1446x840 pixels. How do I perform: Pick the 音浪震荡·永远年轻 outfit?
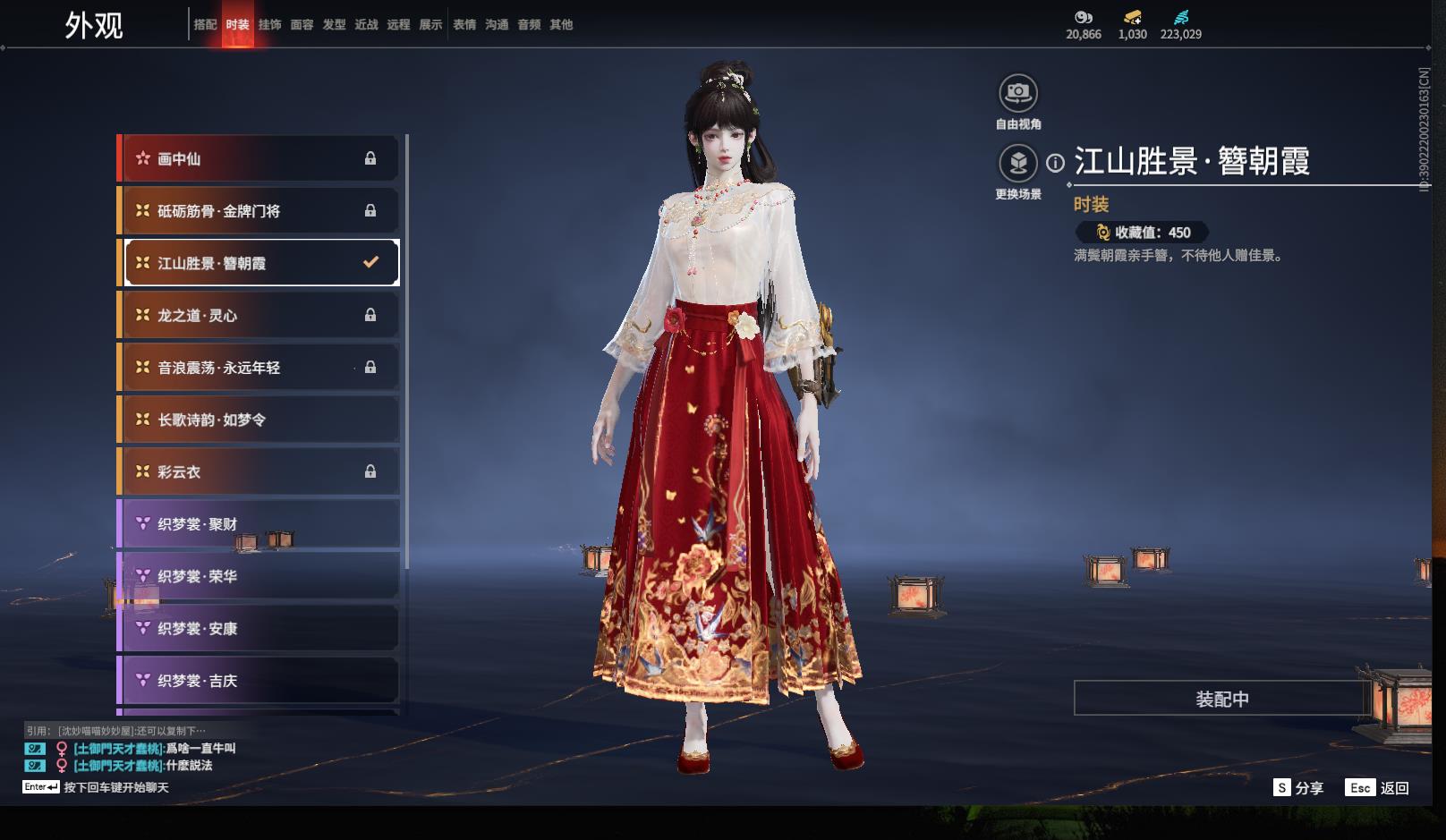pyautogui.click(x=259, y=368)
